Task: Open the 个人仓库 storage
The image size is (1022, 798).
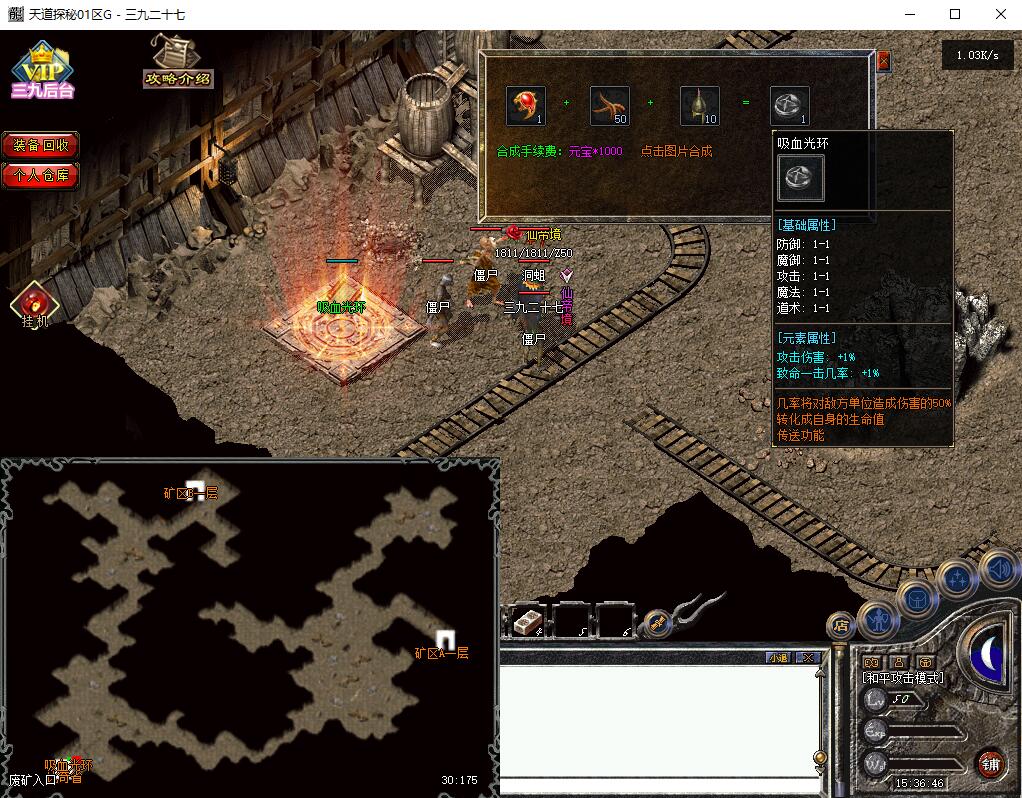Action: click(x=40, y=175)
